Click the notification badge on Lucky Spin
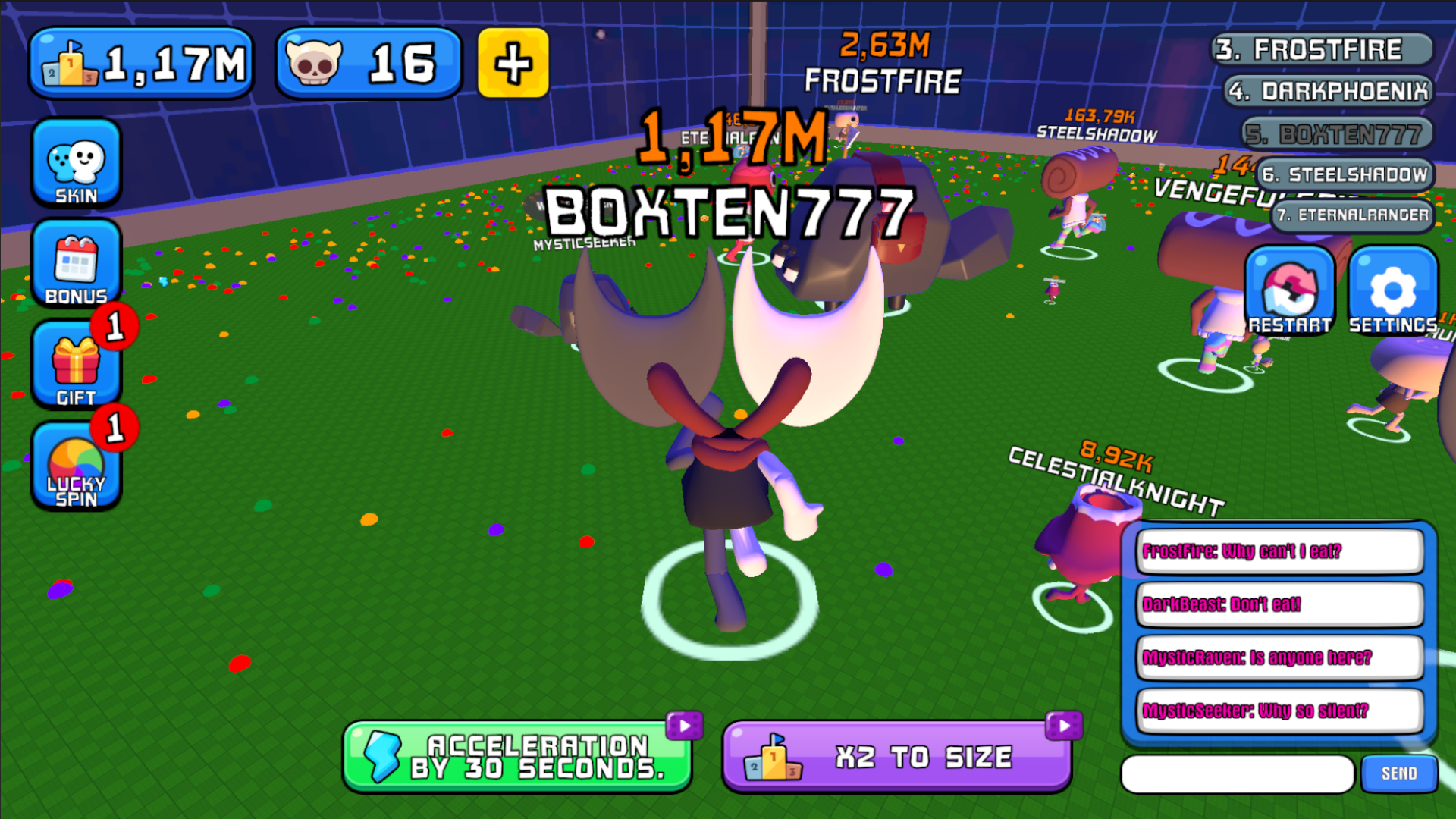1456x819 pixels. [115, 428]
